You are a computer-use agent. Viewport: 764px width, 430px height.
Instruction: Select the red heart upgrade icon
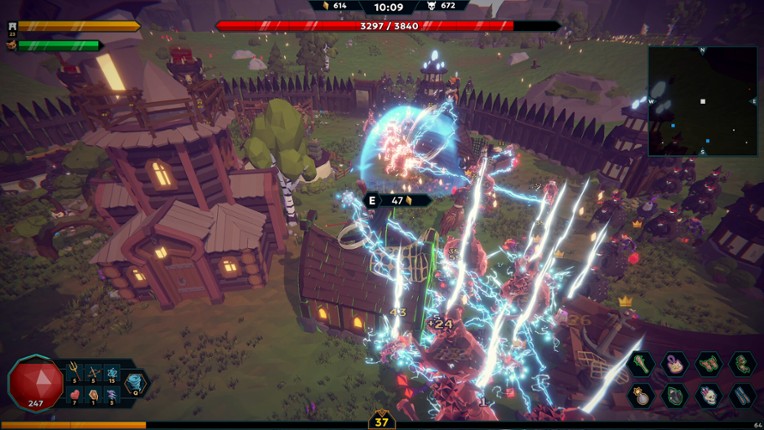pyautogui.click(x=73, y=396)
